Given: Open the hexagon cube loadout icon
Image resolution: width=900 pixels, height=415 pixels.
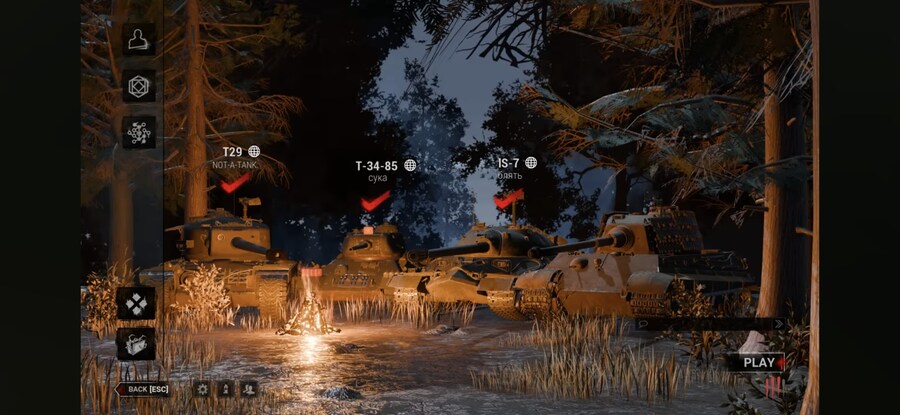Looking at the screenshot, I should click(x=139, y=86).
